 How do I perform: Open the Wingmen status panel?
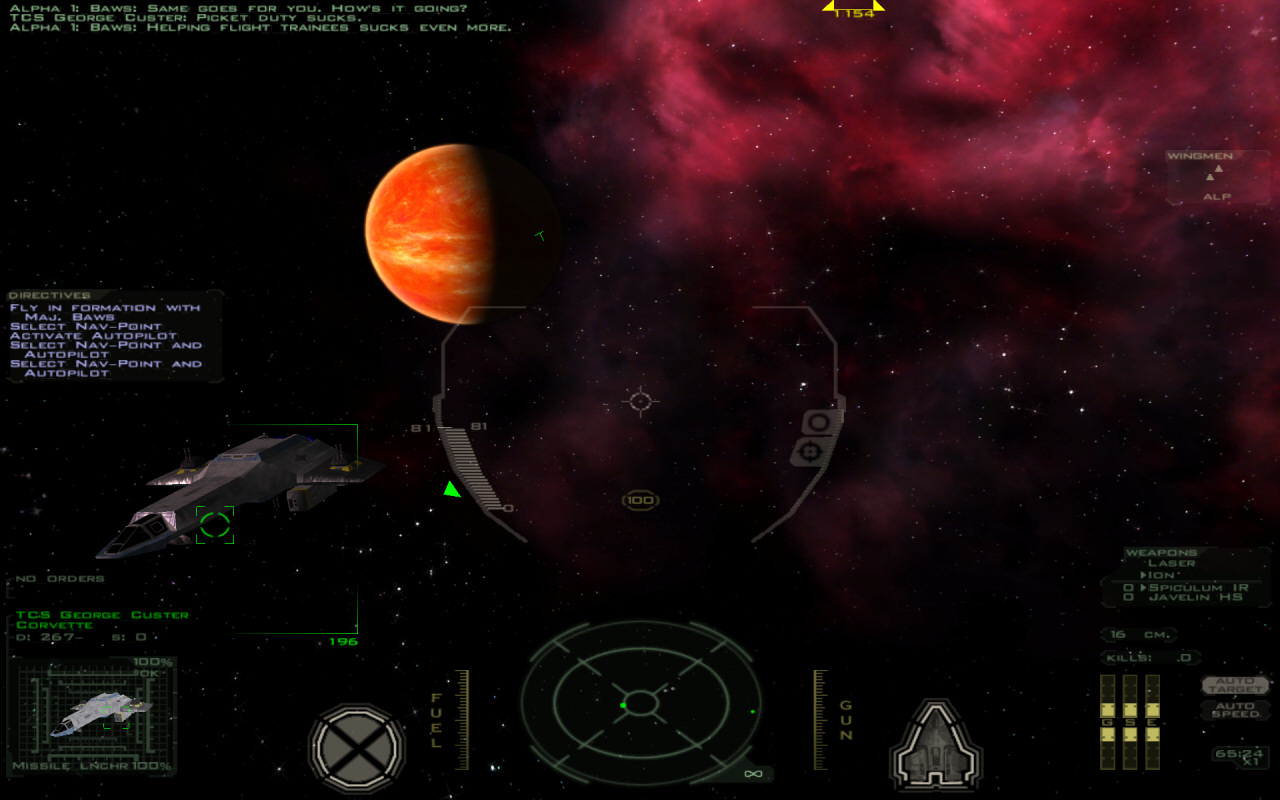pyautogui.click(x=1217, y=176)
